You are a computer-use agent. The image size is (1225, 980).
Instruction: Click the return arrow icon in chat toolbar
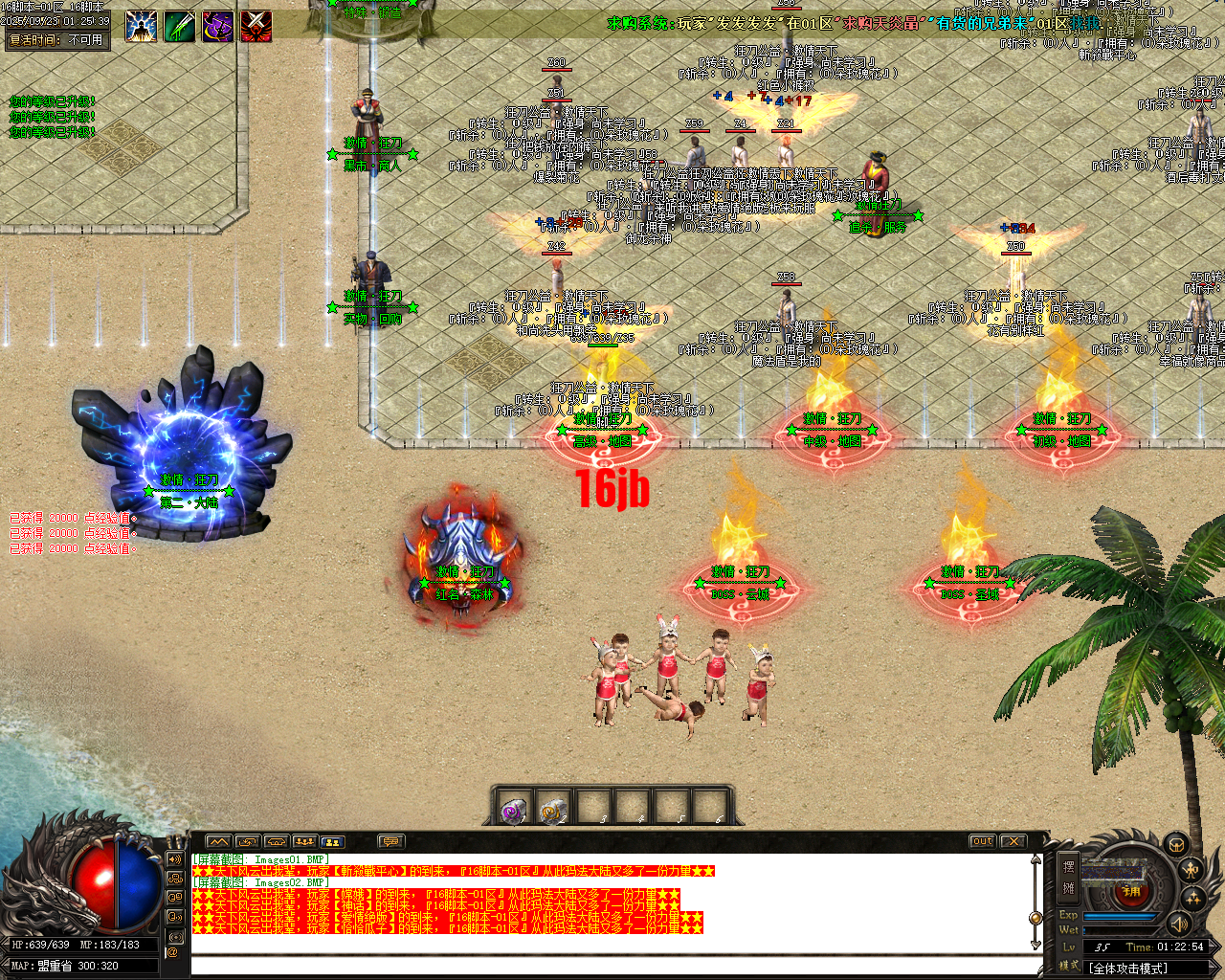[247, 841]
